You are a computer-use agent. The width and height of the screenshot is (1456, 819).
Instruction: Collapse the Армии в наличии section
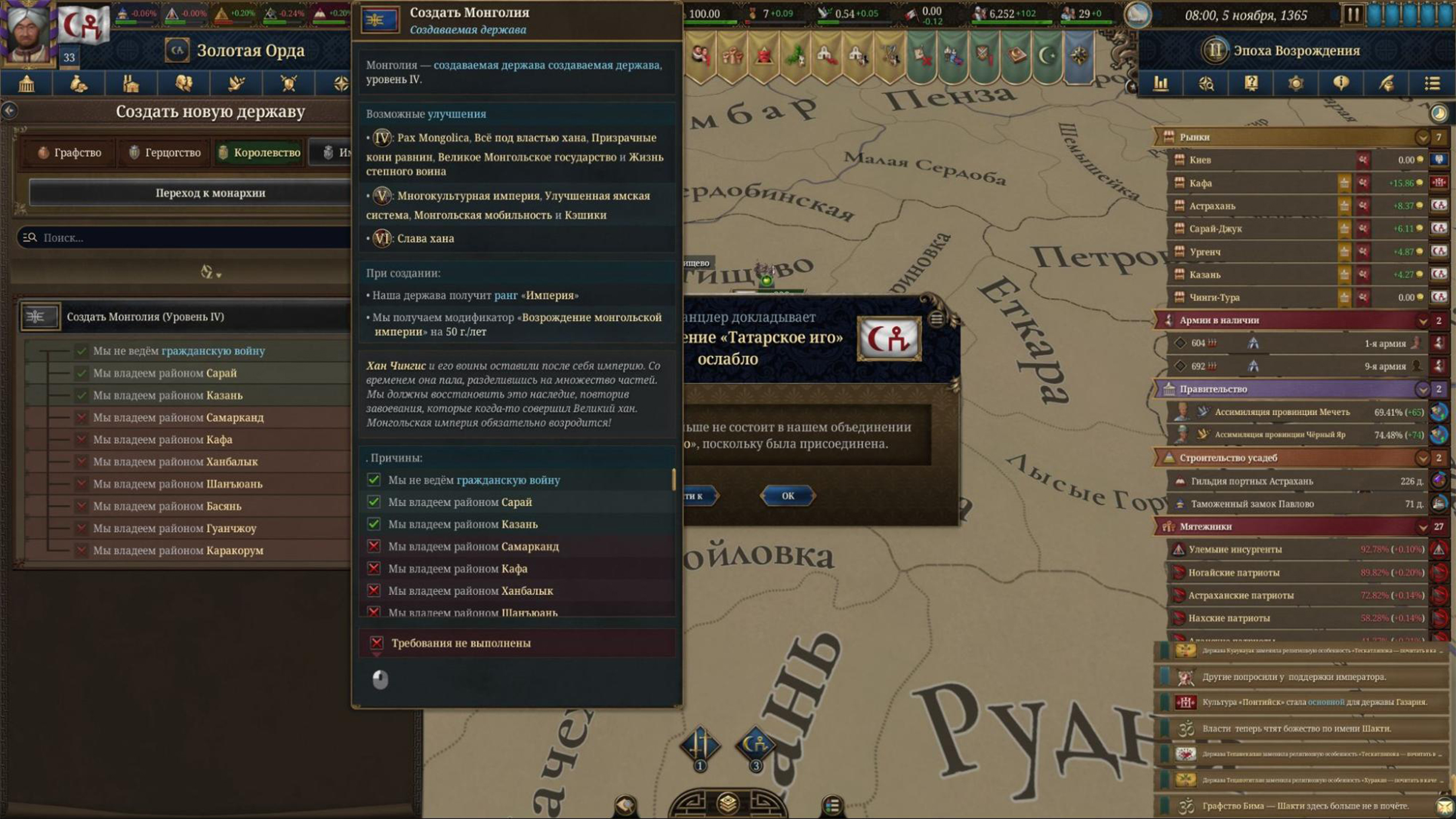(x=1422, y=320)
